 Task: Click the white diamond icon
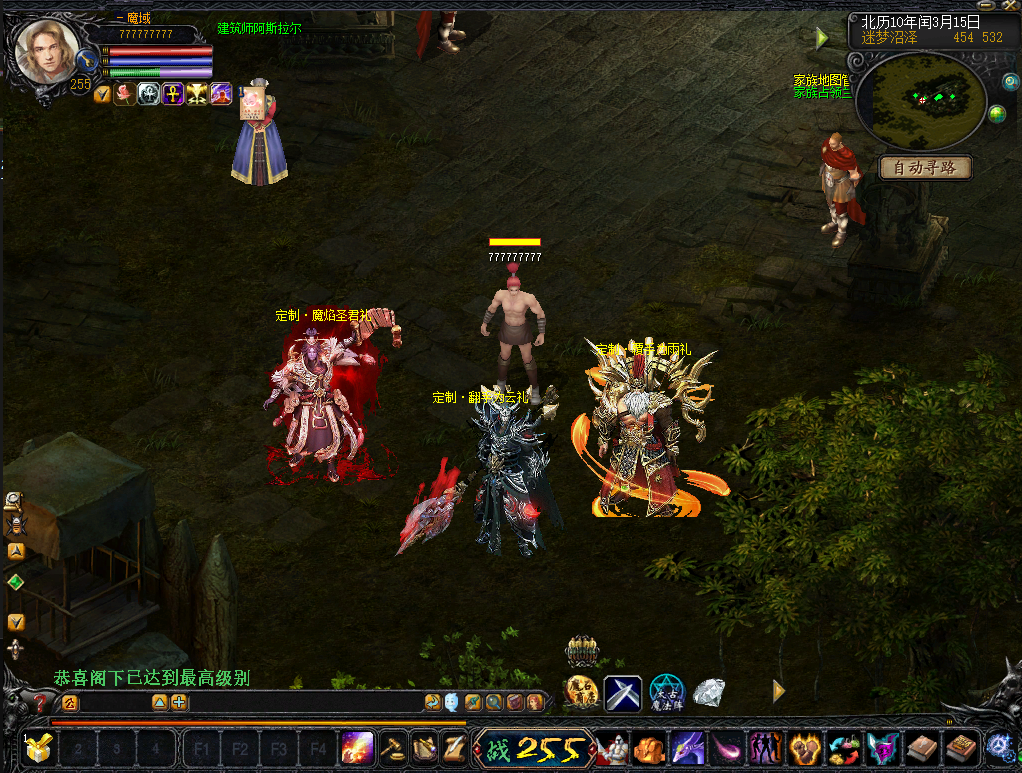pos(708,692)
